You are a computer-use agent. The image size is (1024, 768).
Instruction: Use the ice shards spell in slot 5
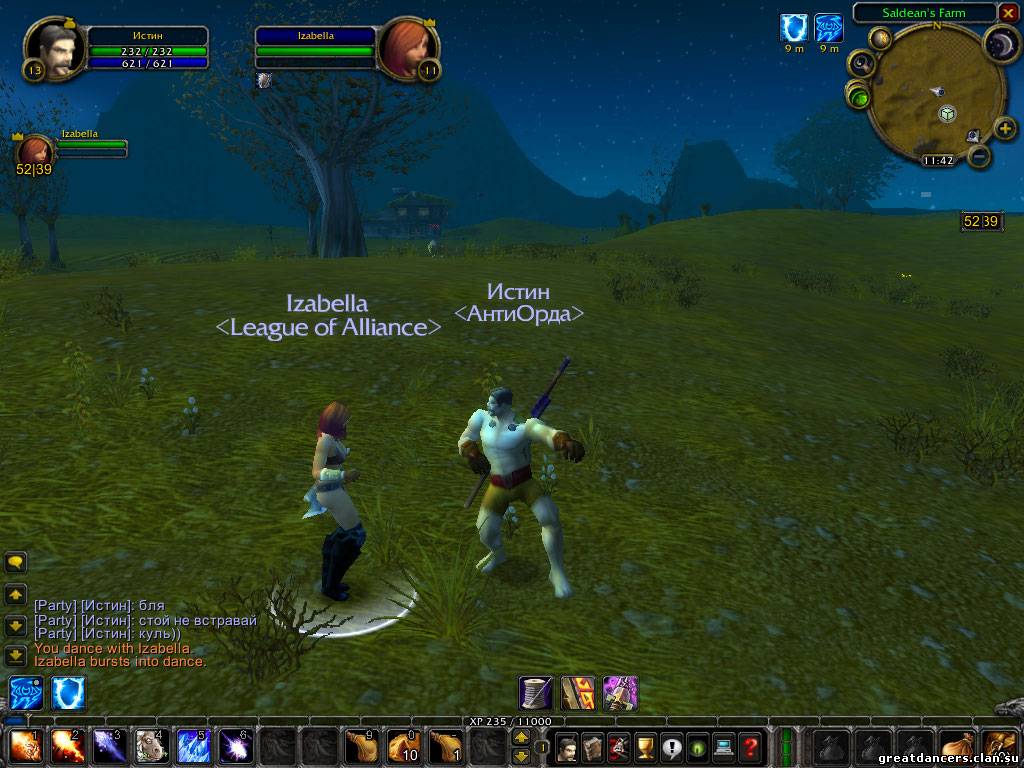pos(192,745)
